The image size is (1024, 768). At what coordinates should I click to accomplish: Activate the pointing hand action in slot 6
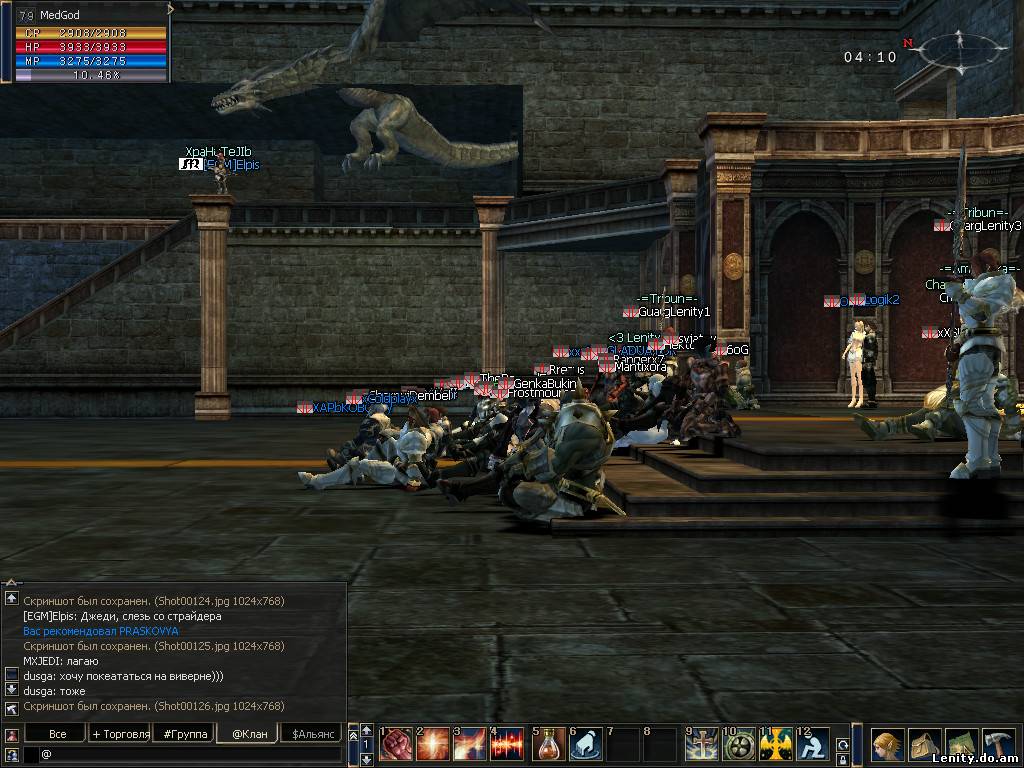click(586, 744)
